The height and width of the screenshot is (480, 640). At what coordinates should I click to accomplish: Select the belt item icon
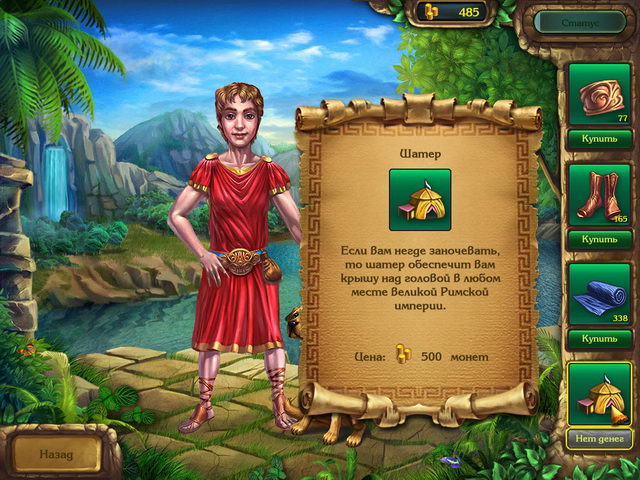click(599, 95)
